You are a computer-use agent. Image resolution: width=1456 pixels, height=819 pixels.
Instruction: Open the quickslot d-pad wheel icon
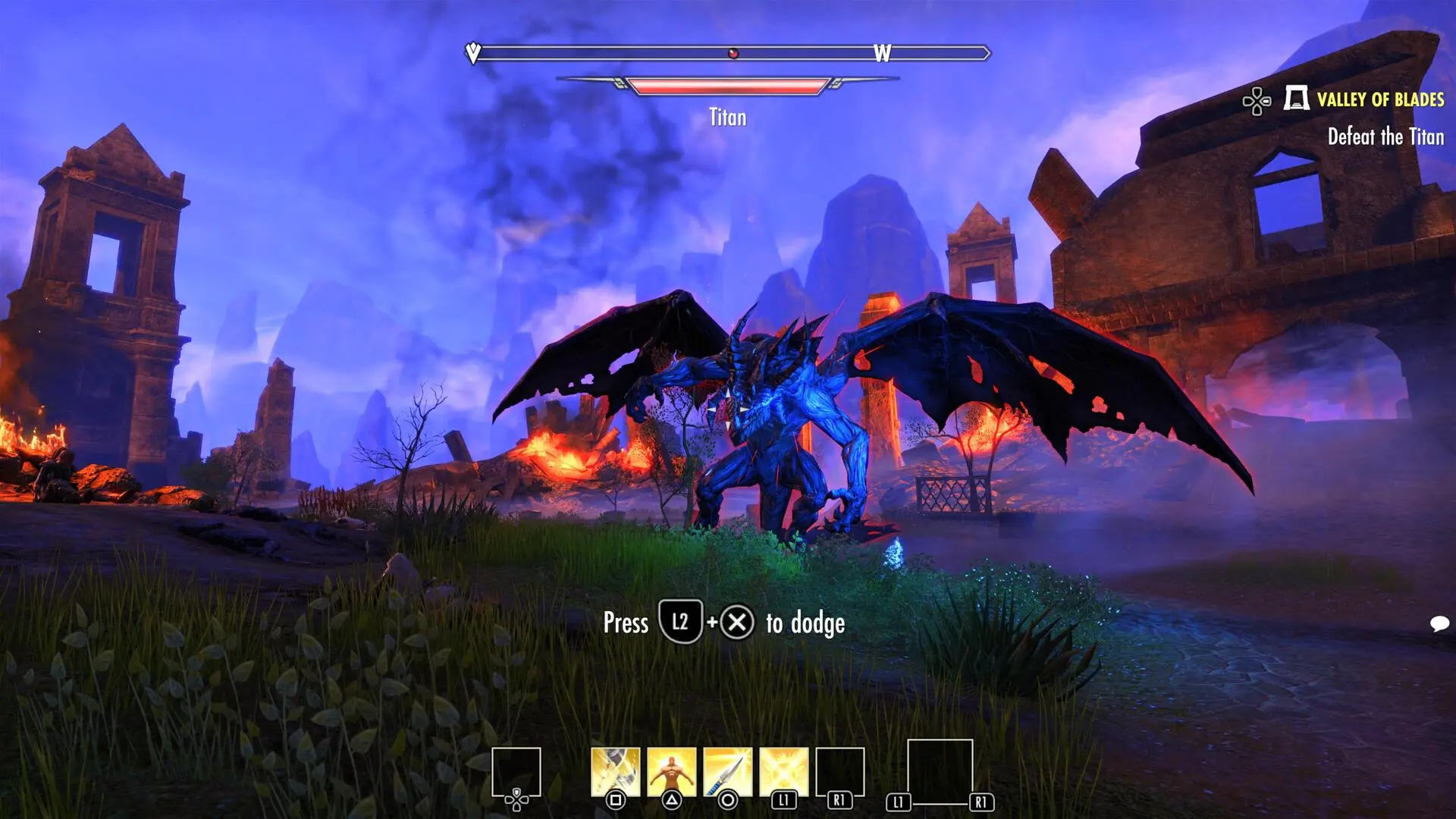[516, 799]
